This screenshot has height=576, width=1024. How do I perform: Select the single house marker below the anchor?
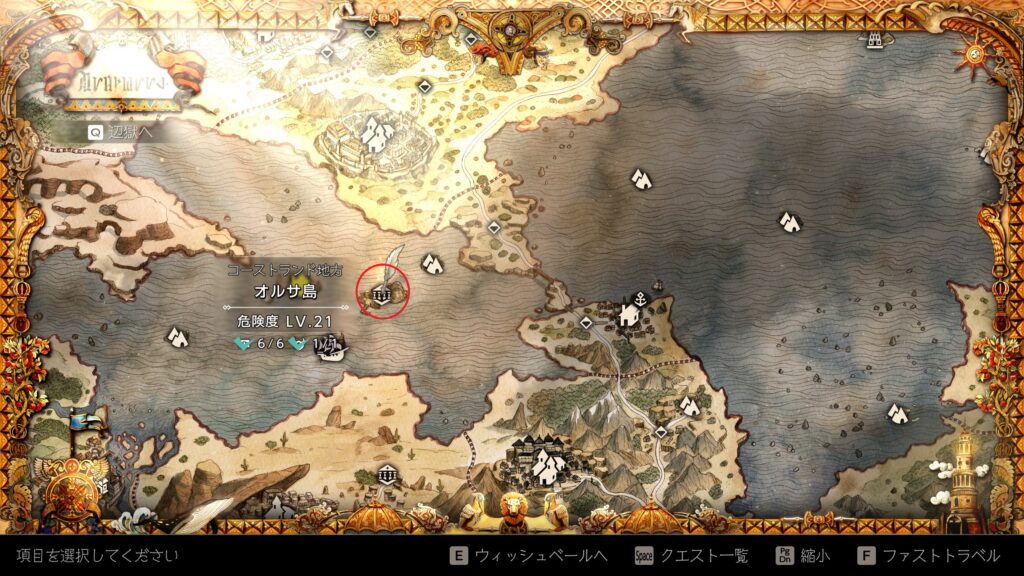(x=629, y=316)
